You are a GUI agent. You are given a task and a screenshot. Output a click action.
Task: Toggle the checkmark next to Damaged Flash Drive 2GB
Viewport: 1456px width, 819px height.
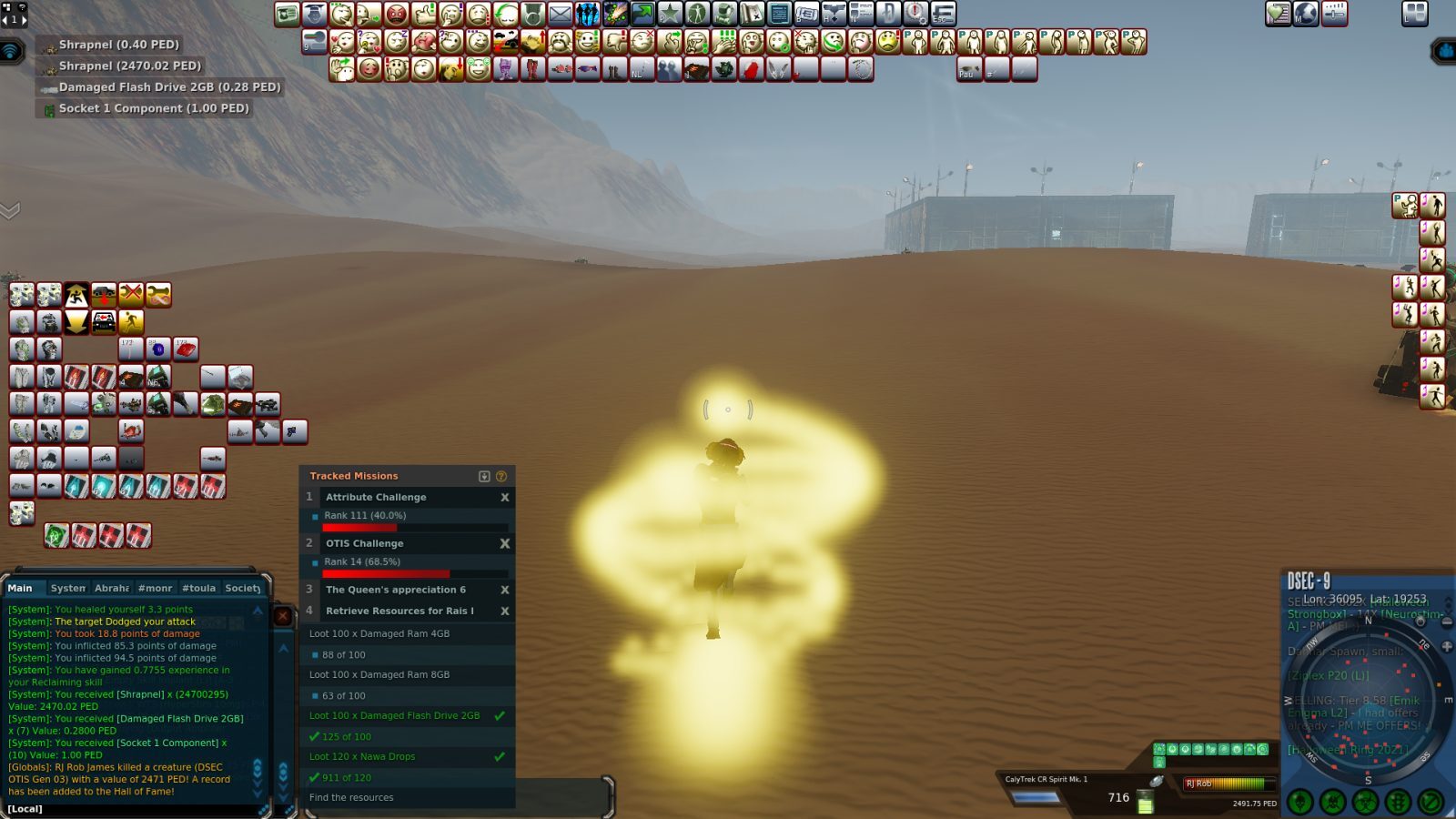[x=498, y=716]
